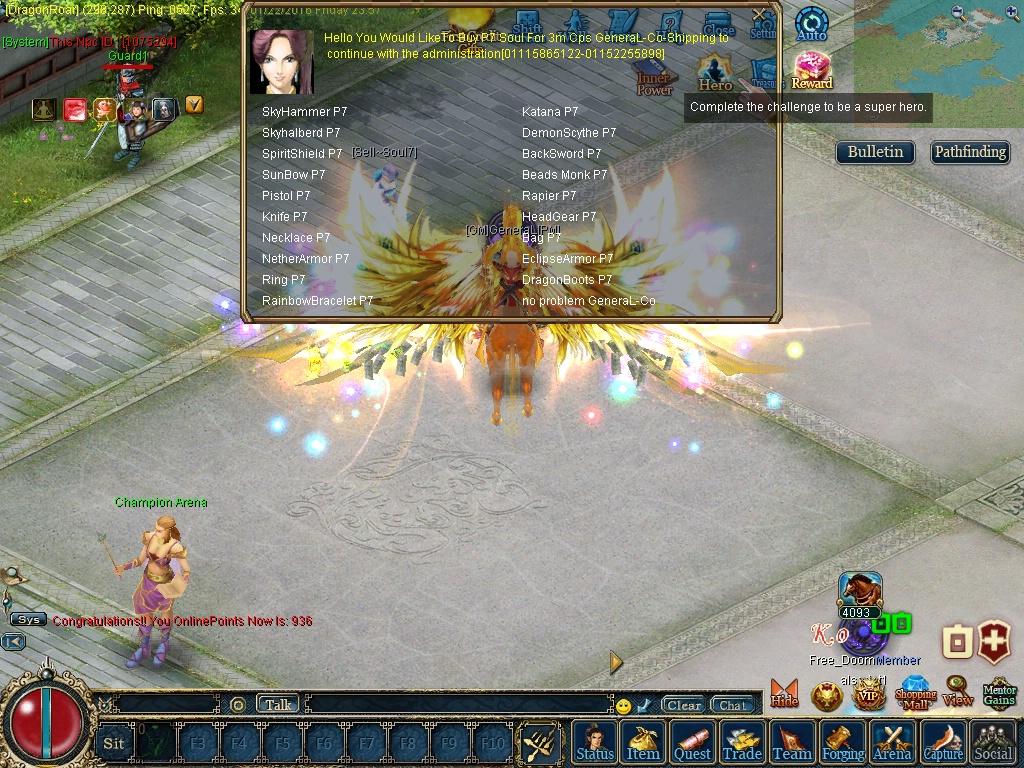
Task: Choose the SkyHammer P7 dialogue option
Action: click(304, 112)
